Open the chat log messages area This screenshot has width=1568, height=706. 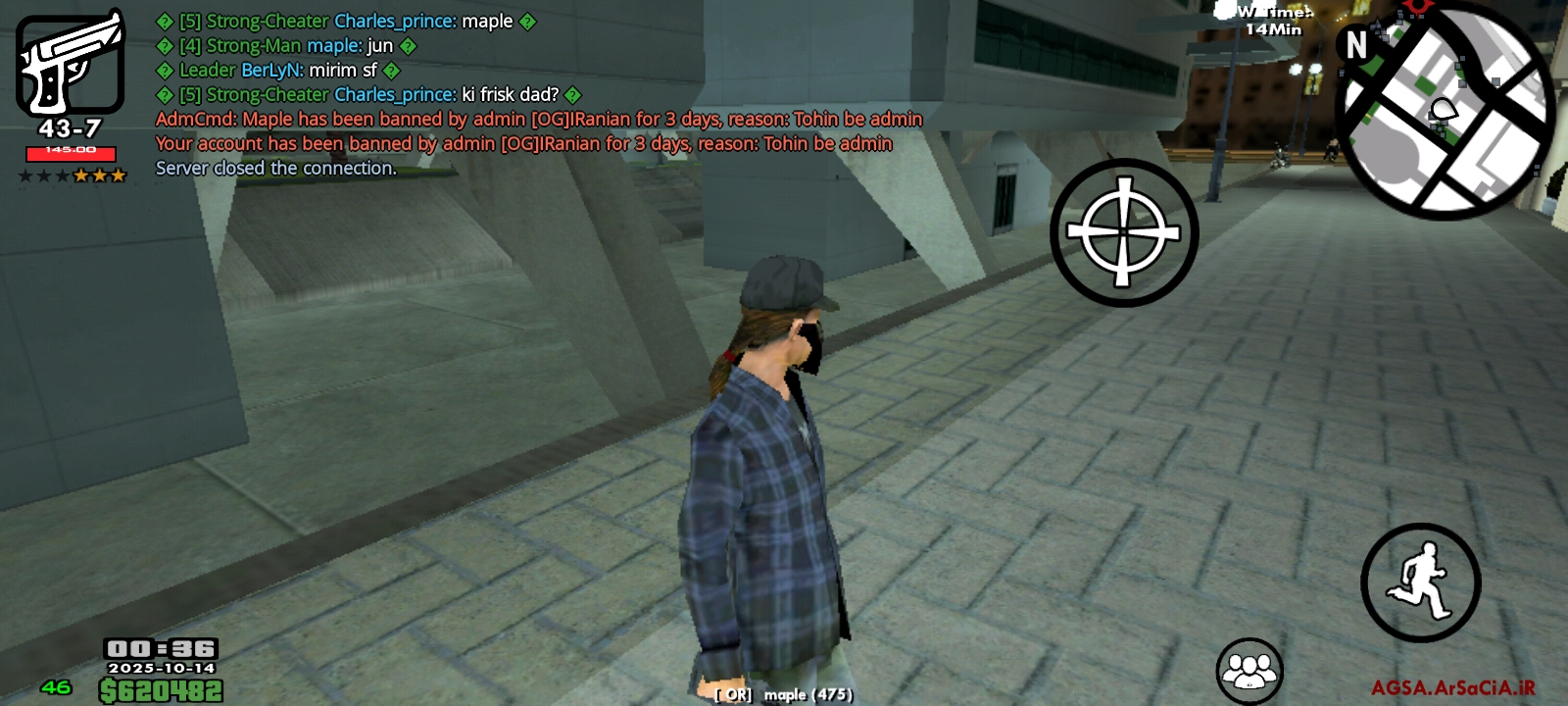click(539, 94)
